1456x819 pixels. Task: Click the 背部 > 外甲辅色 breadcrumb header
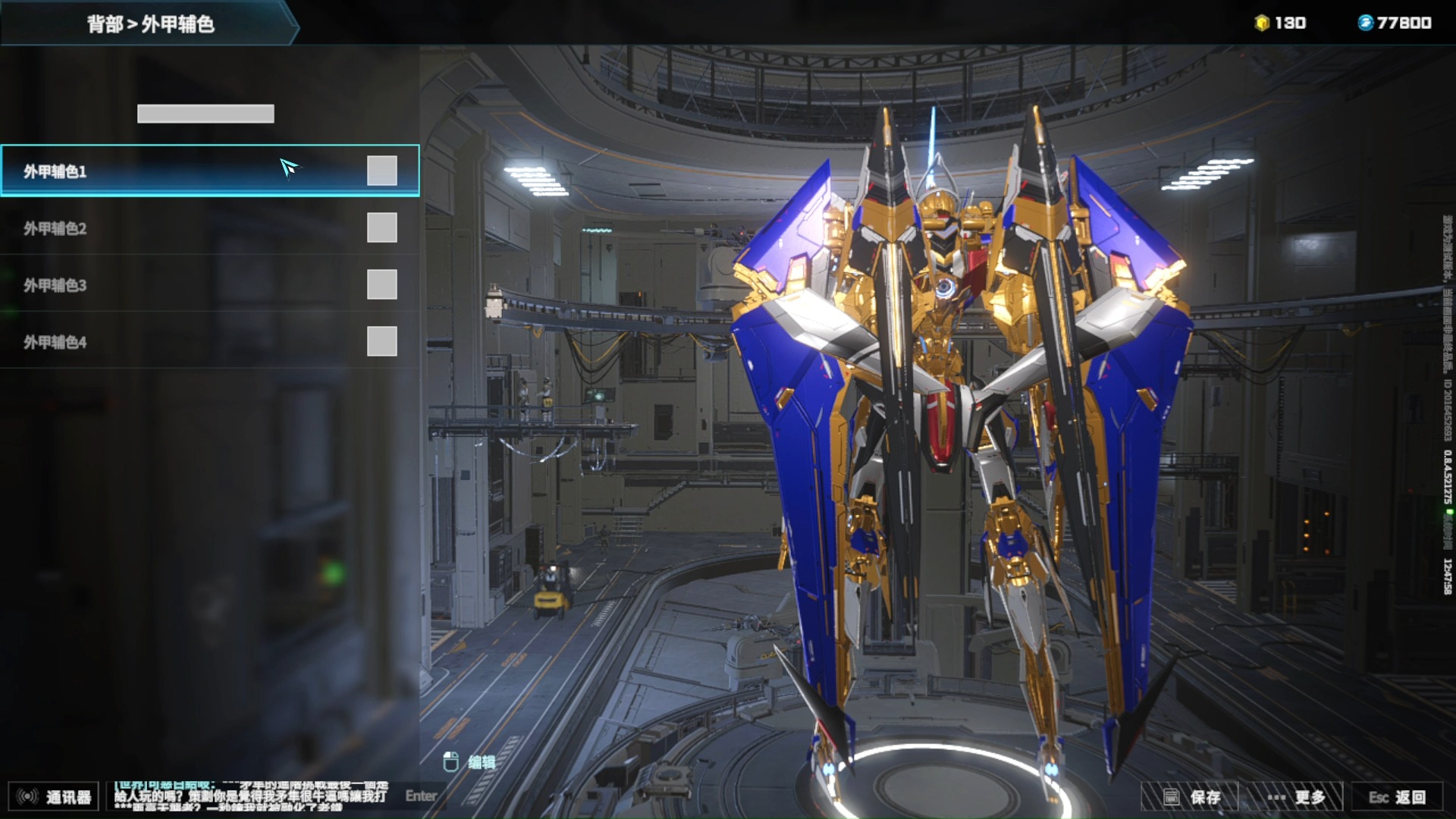pyautogui.click(x=150, y=24)
